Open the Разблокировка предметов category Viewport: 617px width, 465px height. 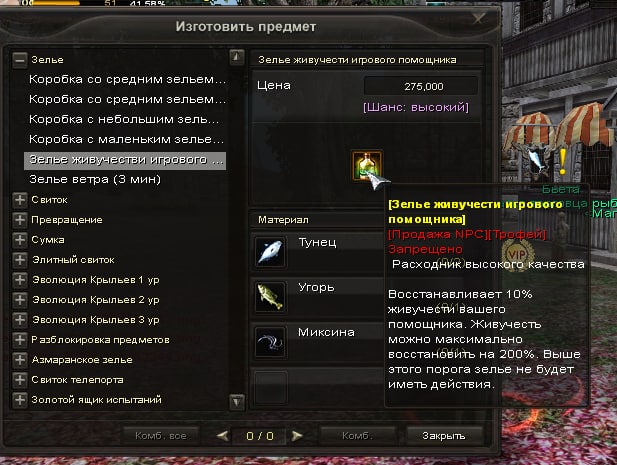point(19,340)
